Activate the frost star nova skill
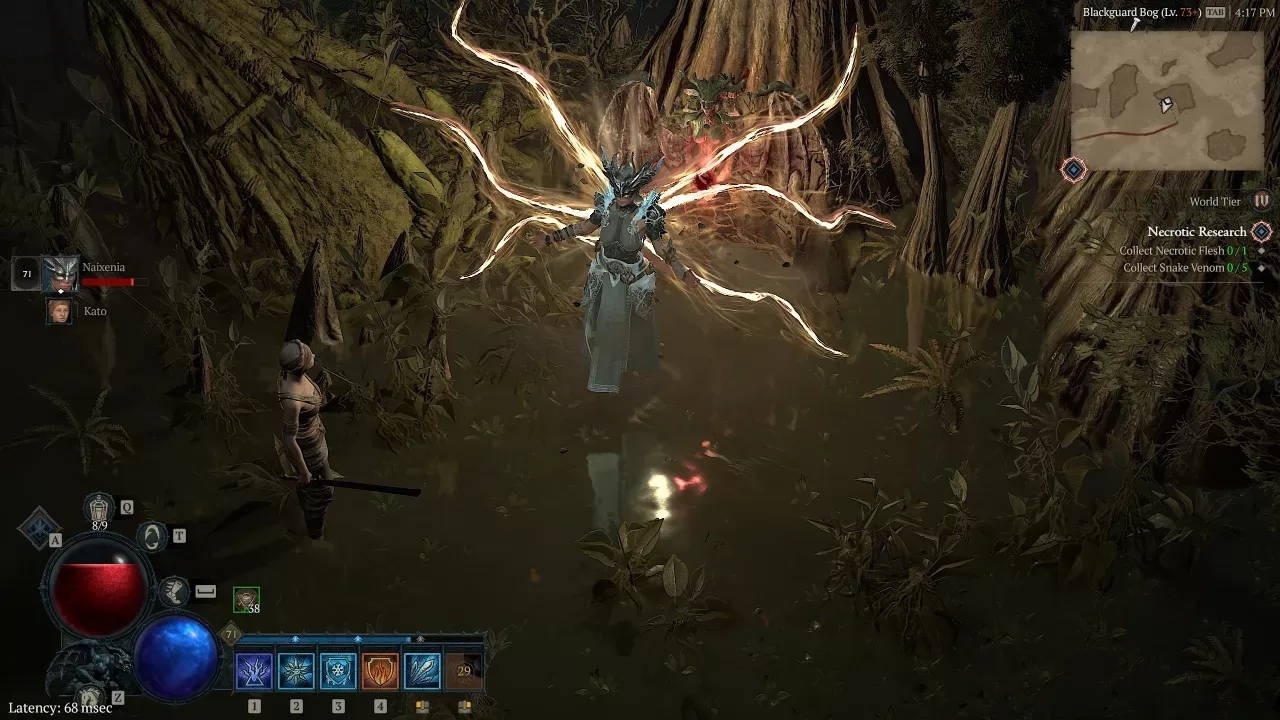The image size is (1280, 720). click(x=296, y=671)
